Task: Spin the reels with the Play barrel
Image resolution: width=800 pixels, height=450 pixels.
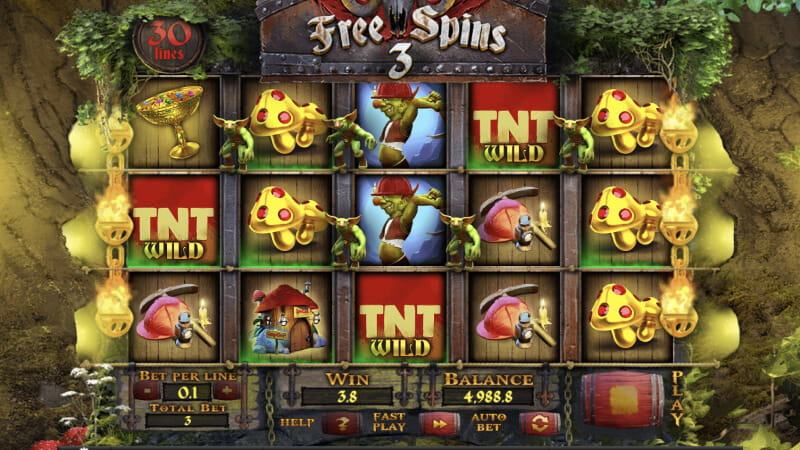Action: point(624,398)
